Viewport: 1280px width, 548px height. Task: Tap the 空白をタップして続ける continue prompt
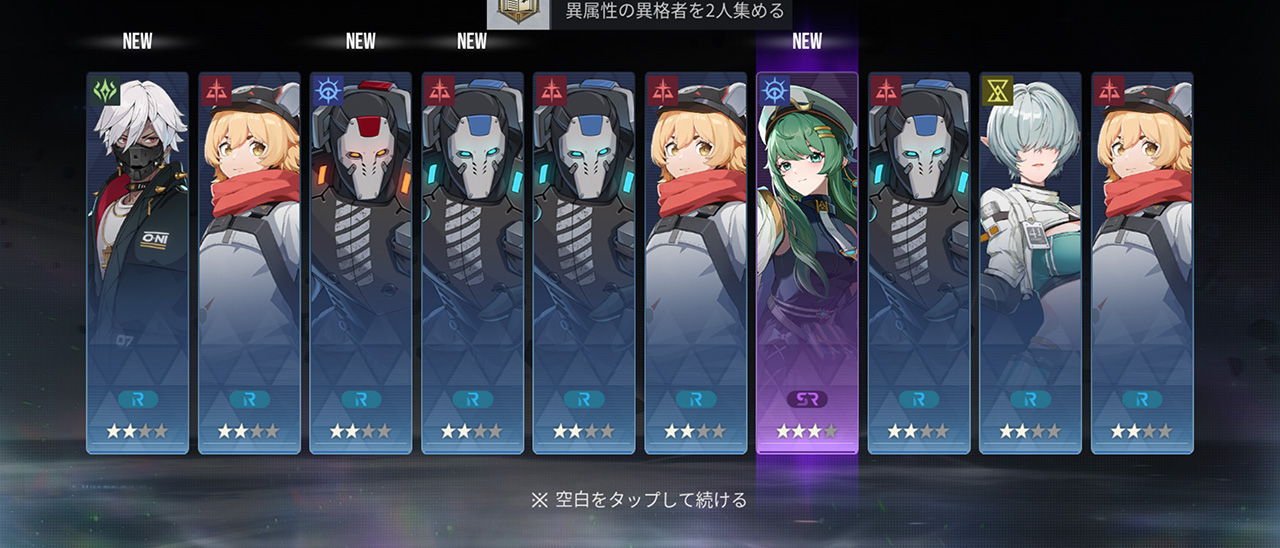click(639, 499)
